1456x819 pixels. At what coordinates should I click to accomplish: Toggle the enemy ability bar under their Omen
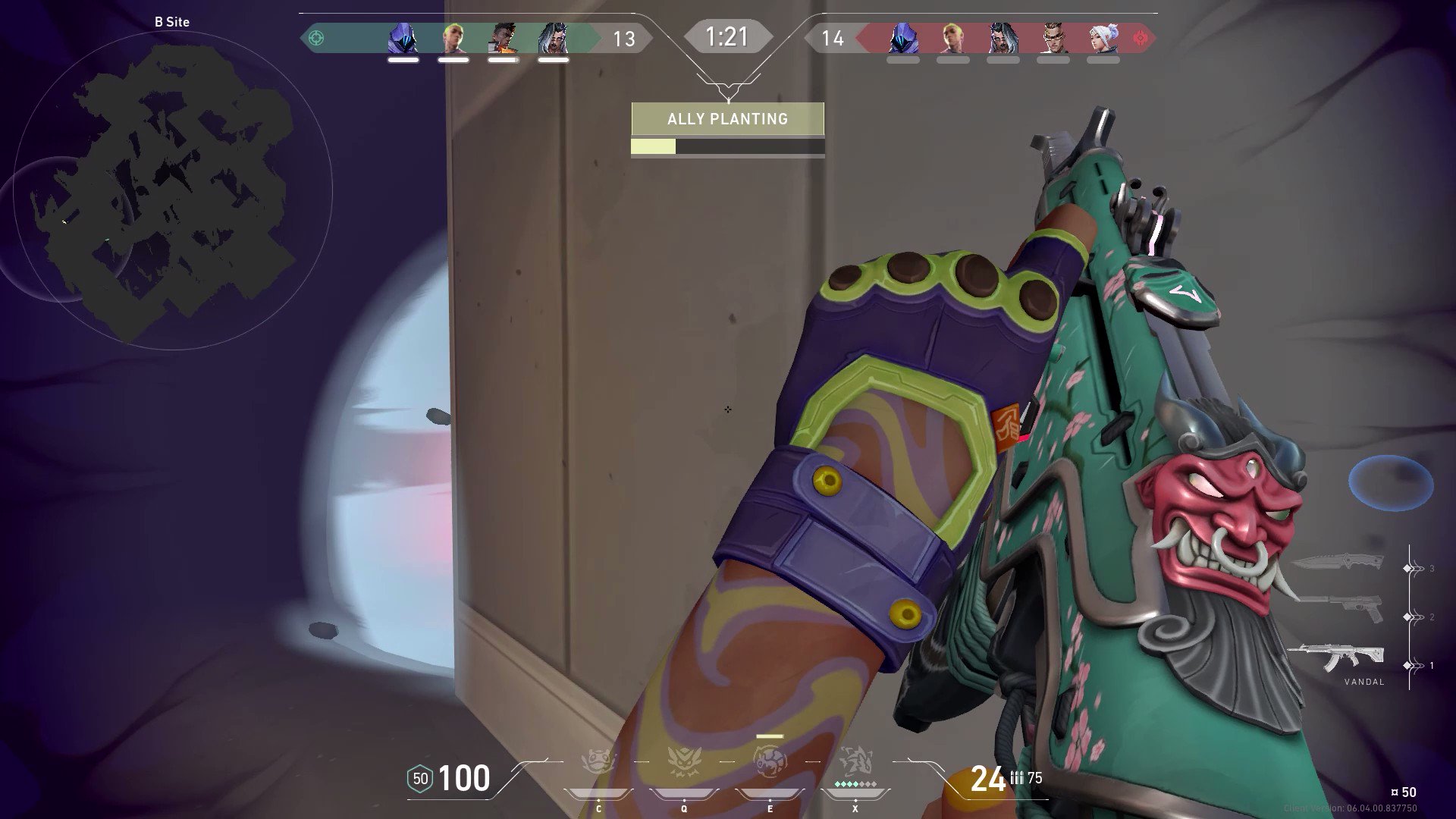904,59
